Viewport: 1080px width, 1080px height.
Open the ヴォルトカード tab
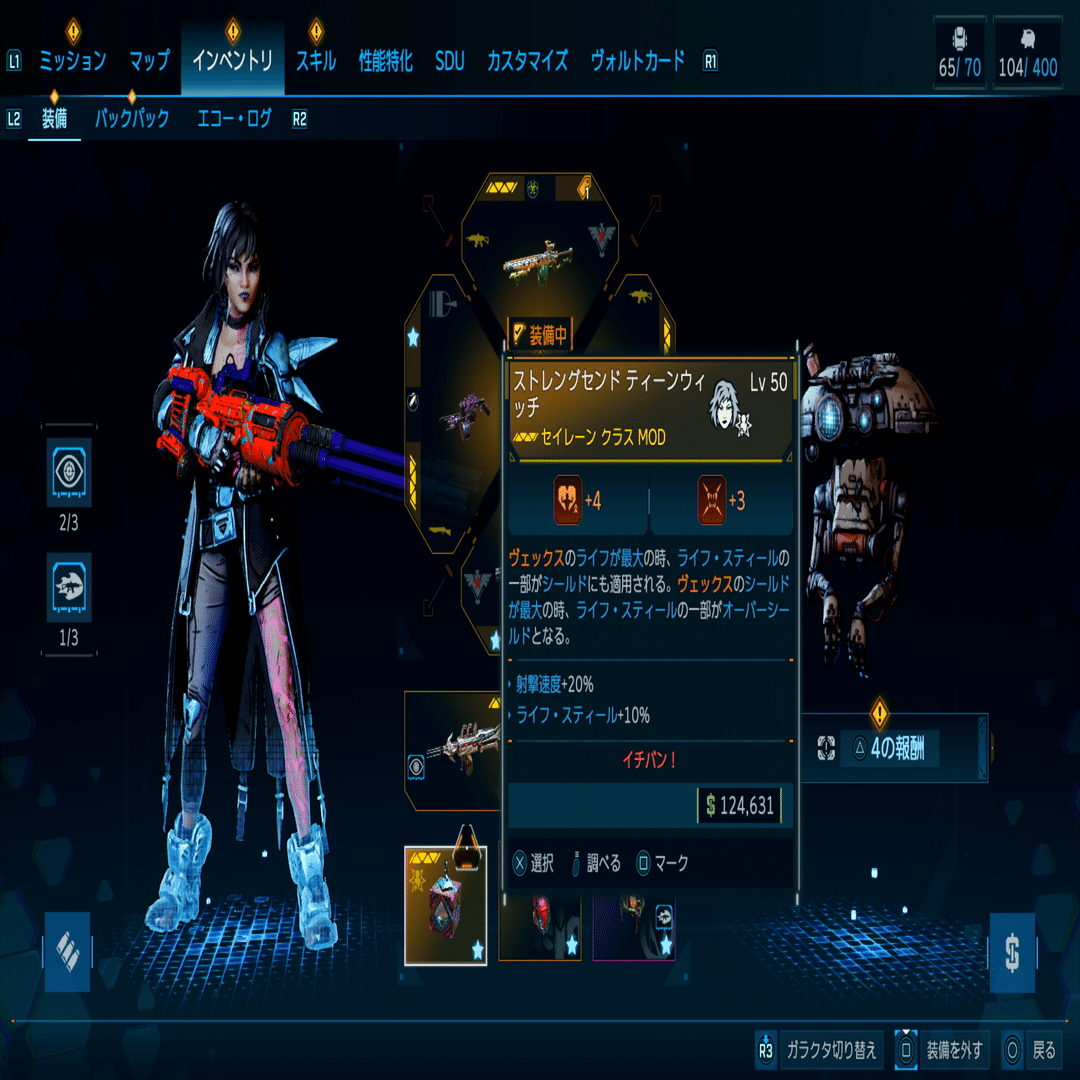[x=637, y=62]
